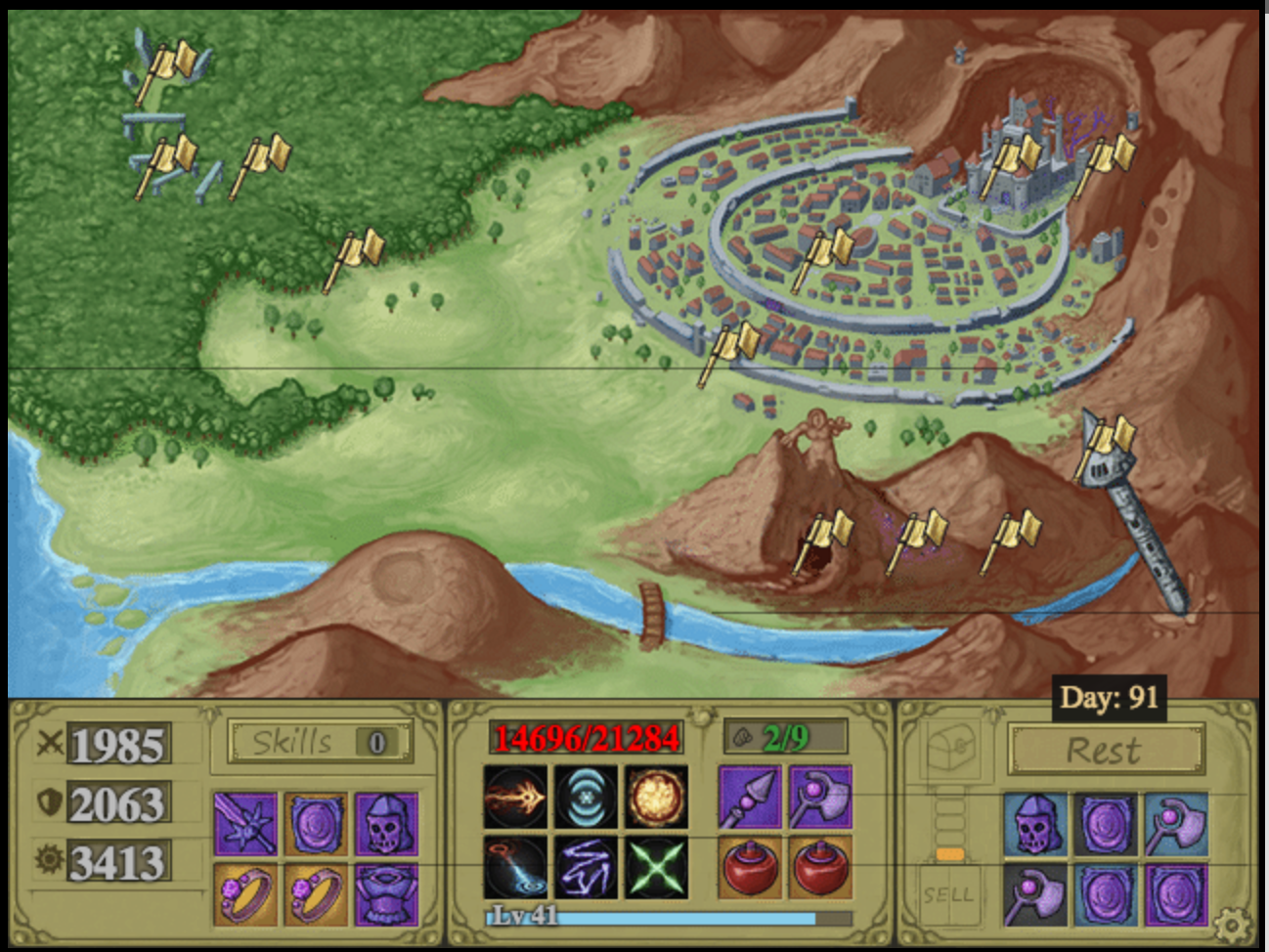The width and height of the screenshot is (1269, 952).
Task: Select the equipped purple chest armor
Action: point(386,893)
